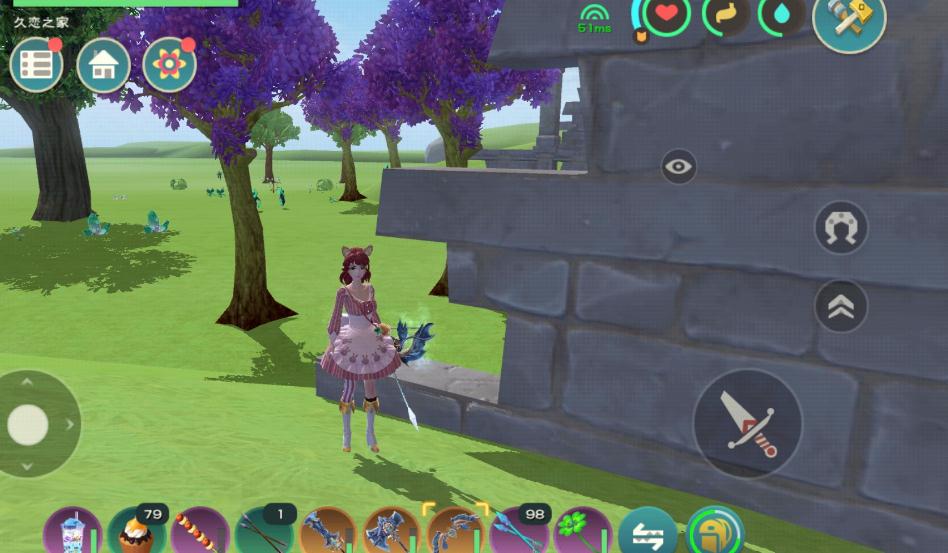Open the list menu button

36,65
